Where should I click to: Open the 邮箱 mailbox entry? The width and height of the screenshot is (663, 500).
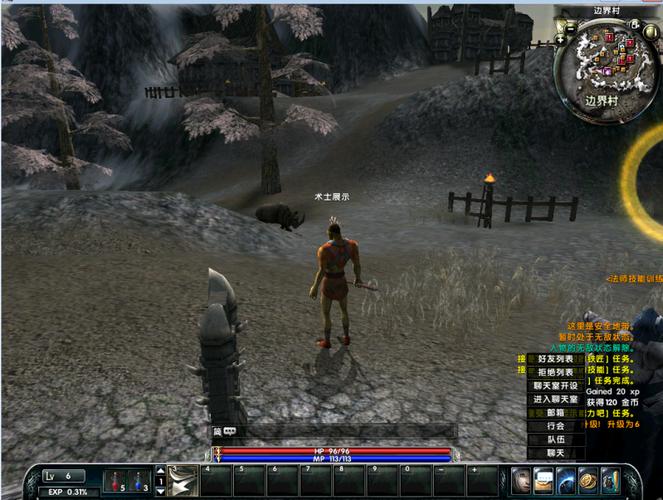point(555,413)
